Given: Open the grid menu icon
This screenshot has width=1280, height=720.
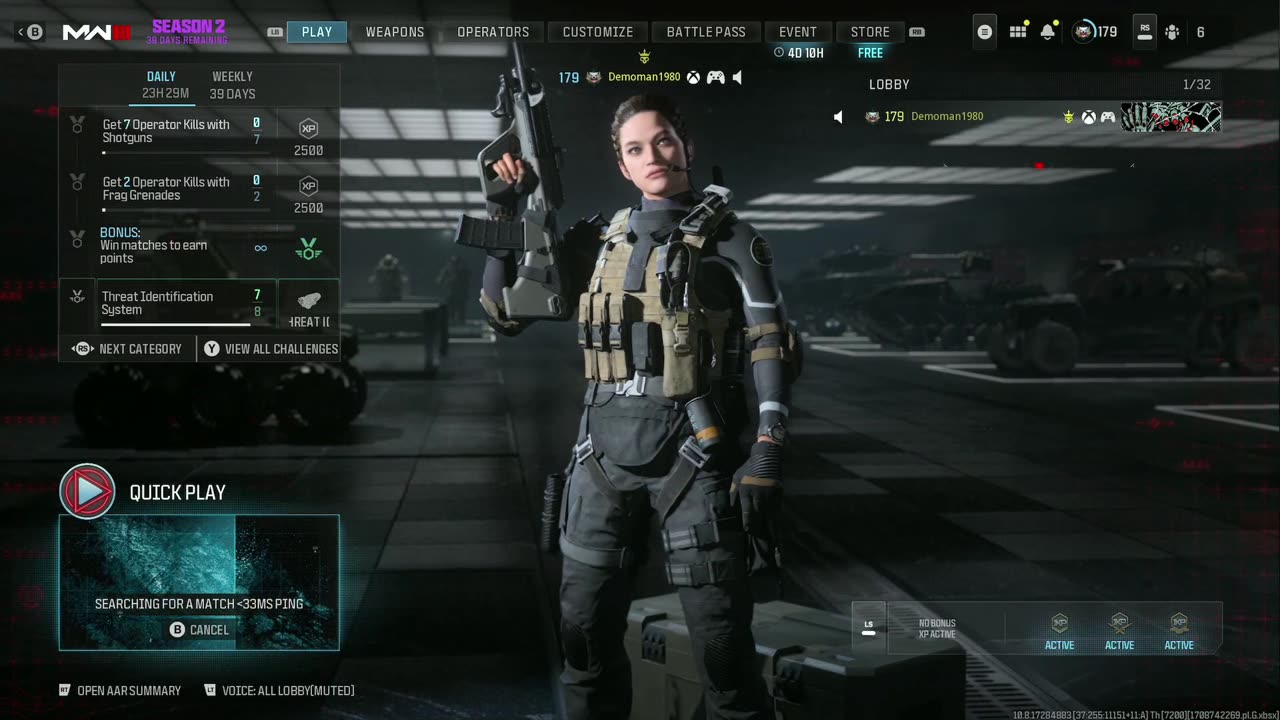Looking at the screenshot, I should (x=1018, y=32).
